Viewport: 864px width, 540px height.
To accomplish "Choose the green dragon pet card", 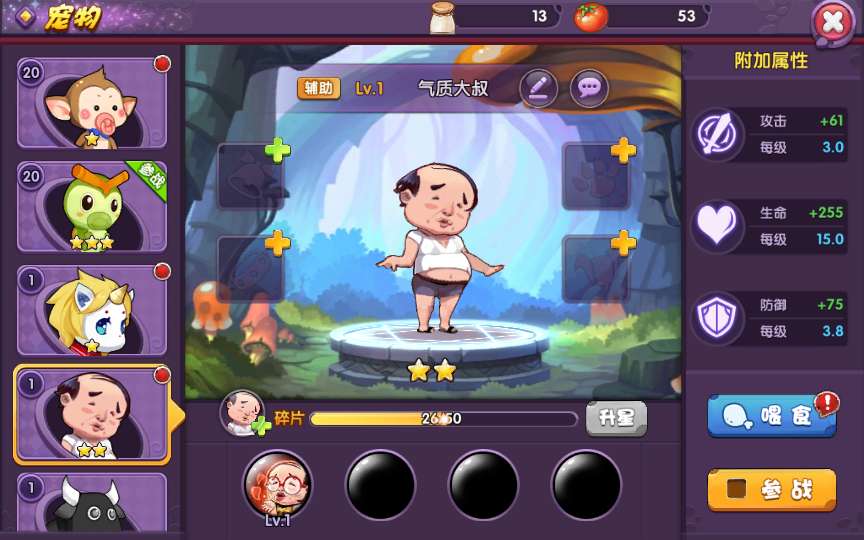I will click(x=91, y=208).
